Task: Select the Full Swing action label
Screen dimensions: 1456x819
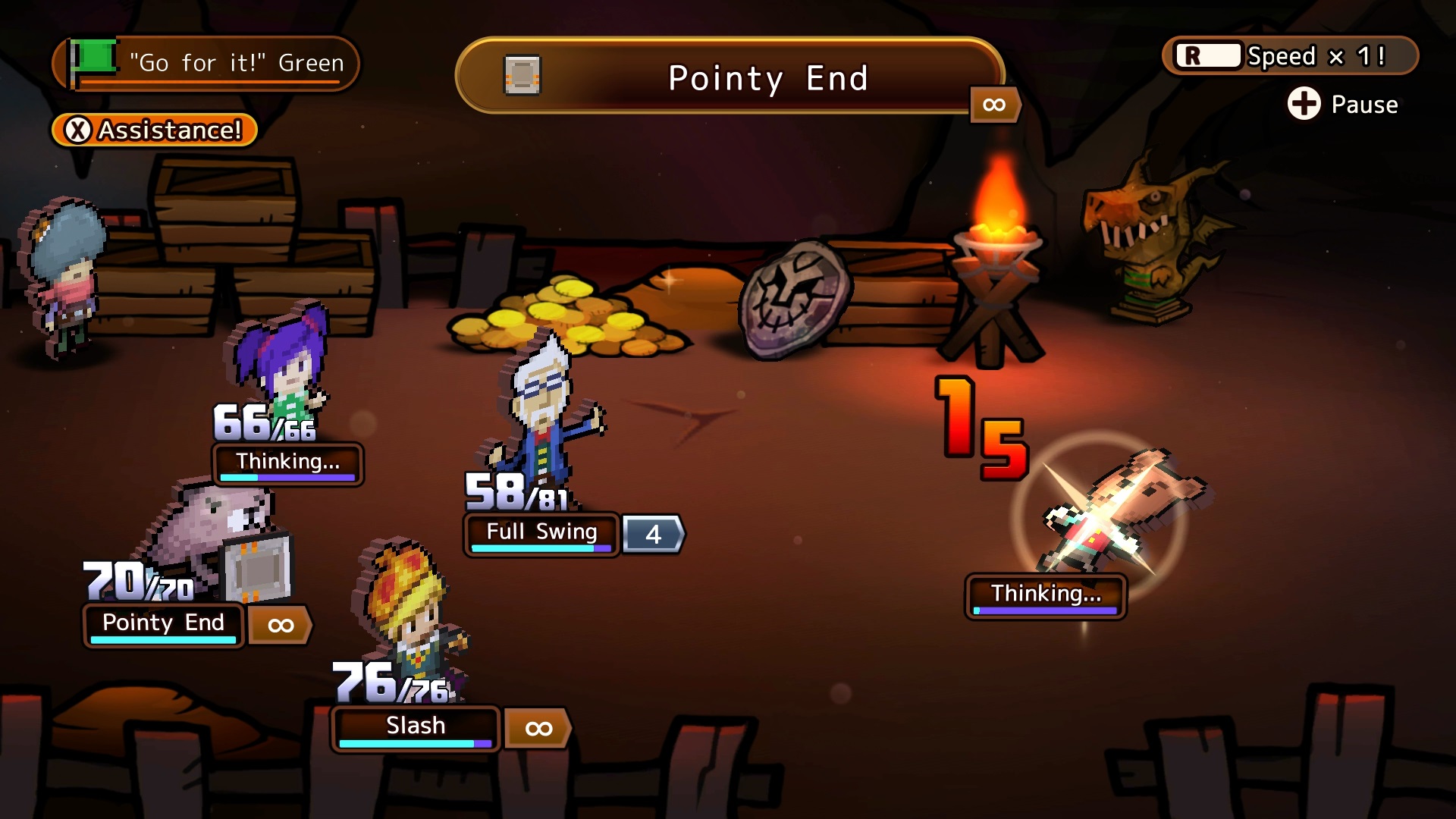Action: click(541, 532)
